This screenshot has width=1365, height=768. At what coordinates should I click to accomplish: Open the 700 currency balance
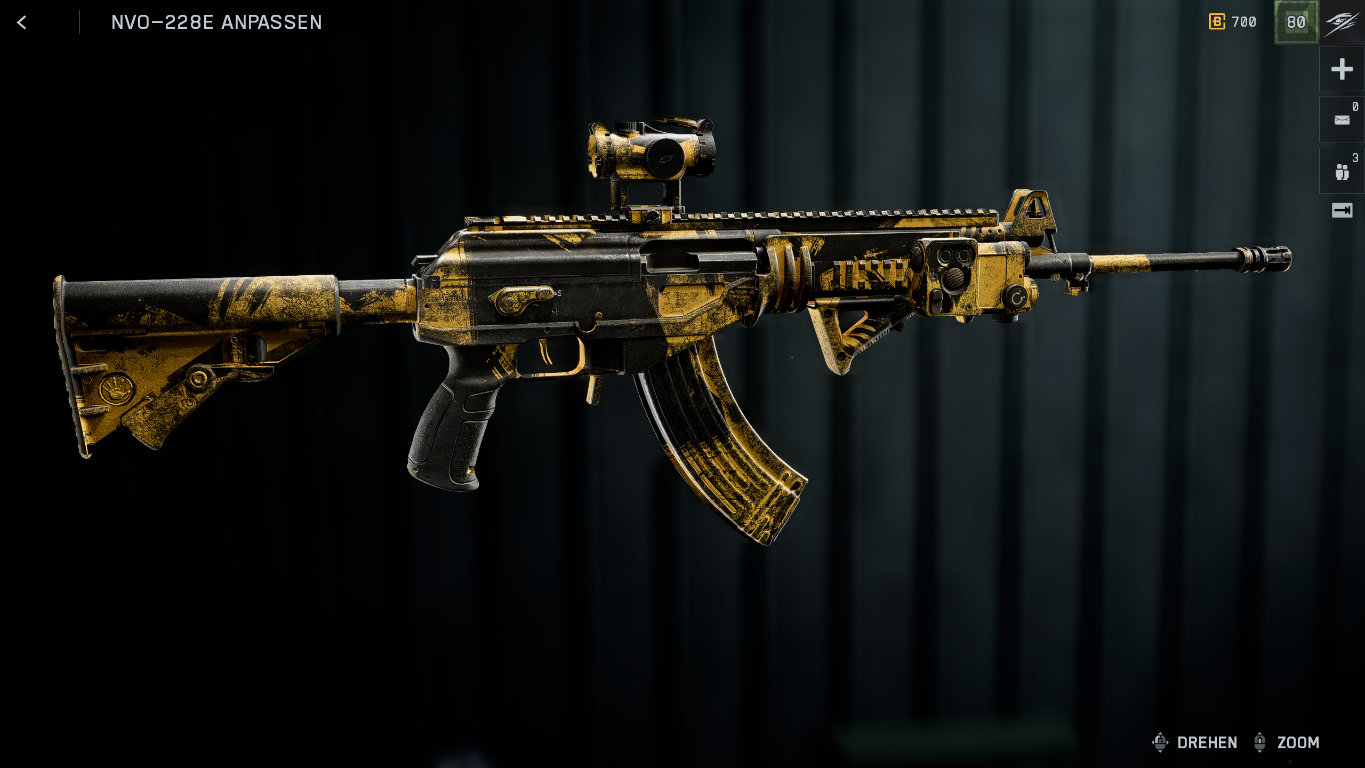point(1233,22)
